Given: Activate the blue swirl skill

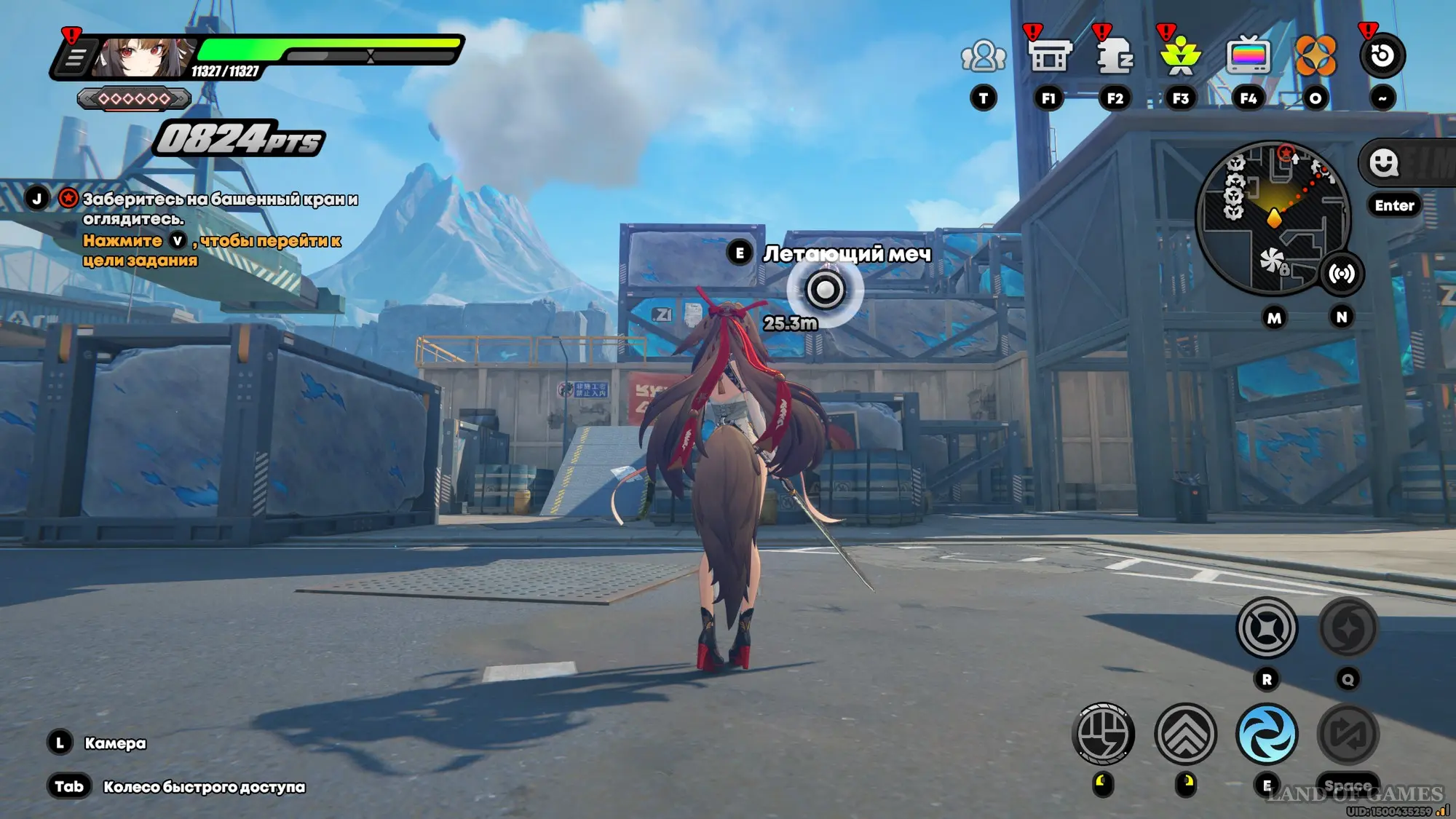Looking at the screenshot, I should [x=1267, y=734].
